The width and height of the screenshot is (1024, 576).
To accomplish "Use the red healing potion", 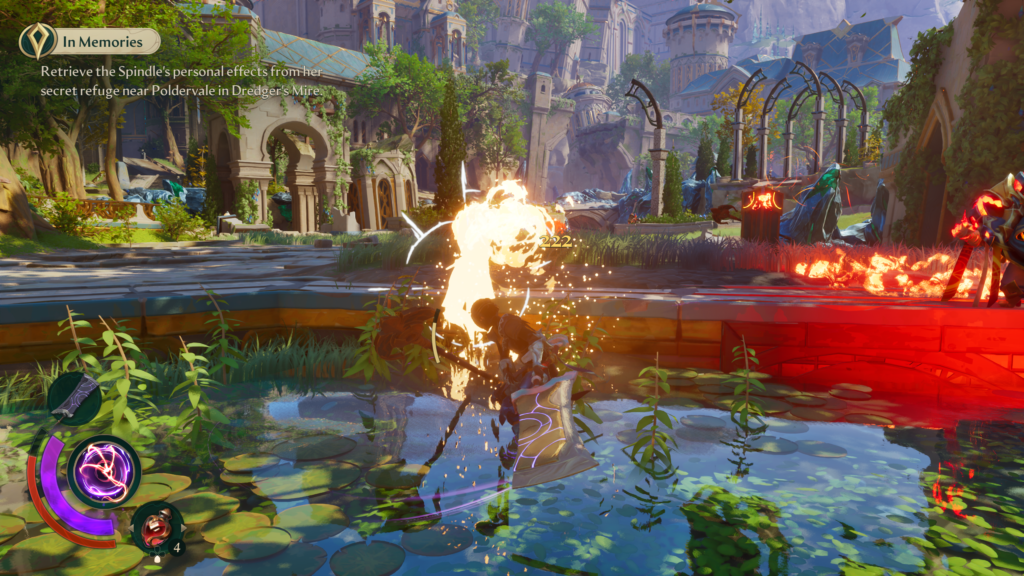I will (156, 526).
